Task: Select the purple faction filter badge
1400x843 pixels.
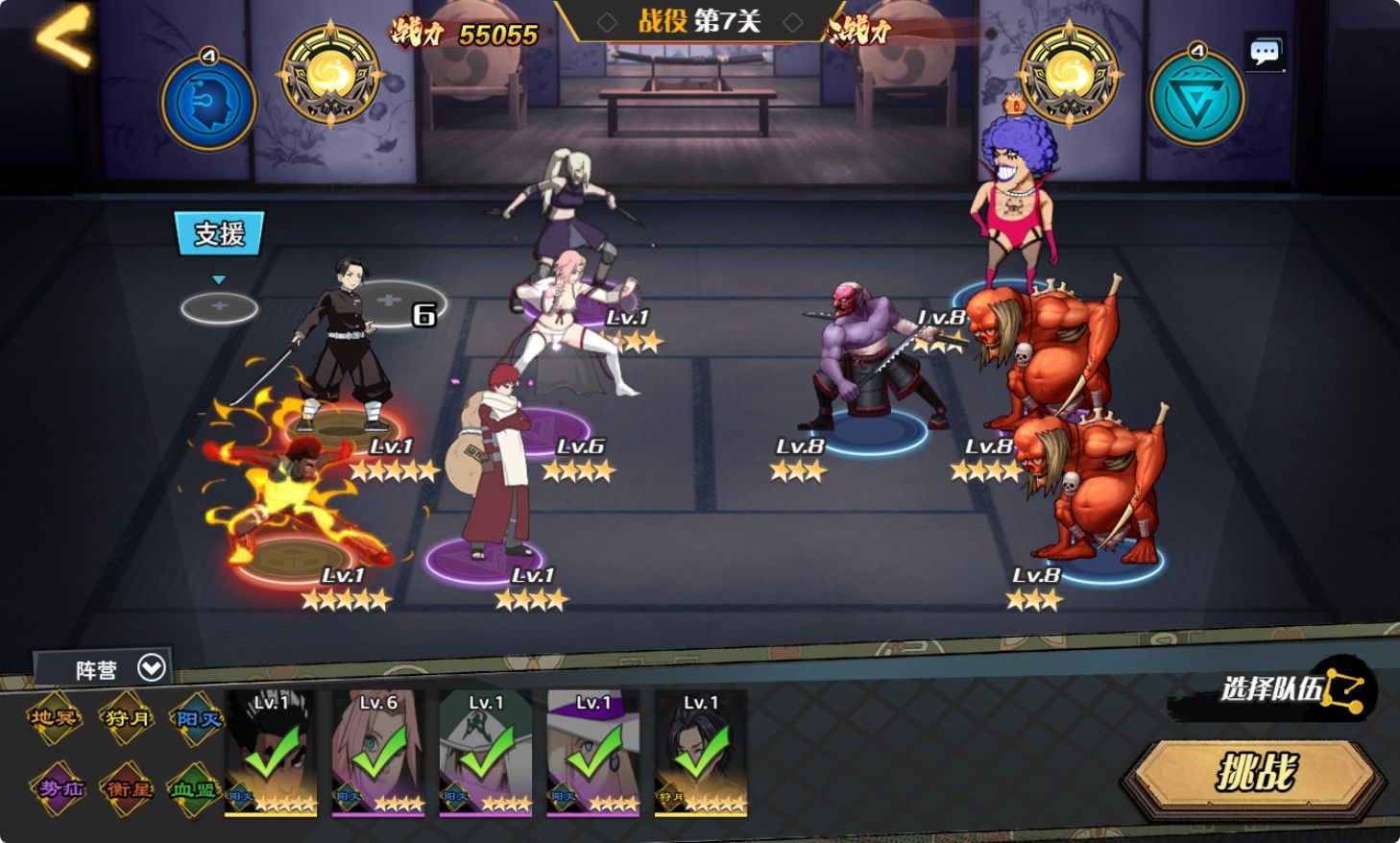Action: pos(58,789)
